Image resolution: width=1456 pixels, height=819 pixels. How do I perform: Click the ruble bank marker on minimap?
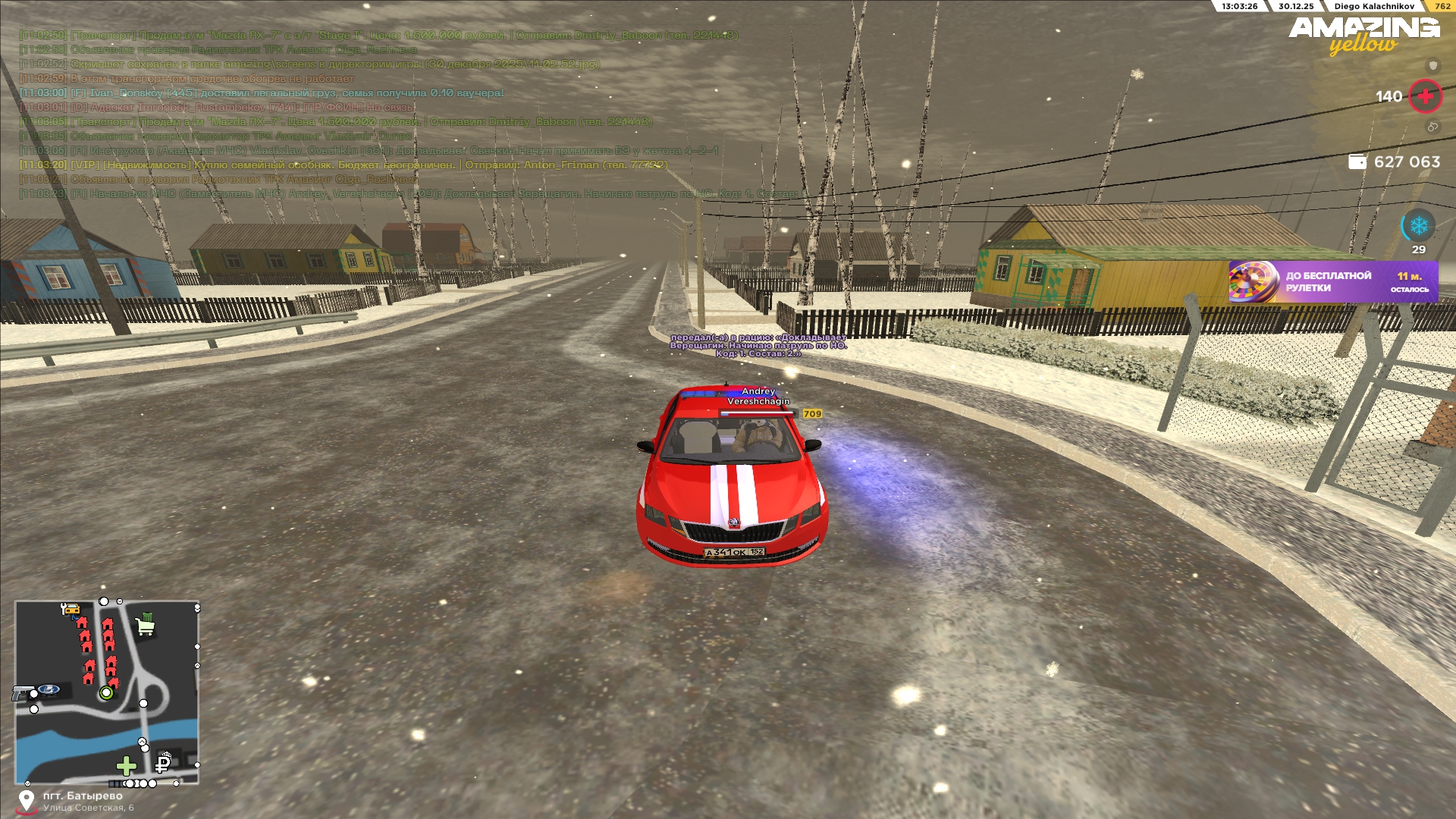pos(163,762)
